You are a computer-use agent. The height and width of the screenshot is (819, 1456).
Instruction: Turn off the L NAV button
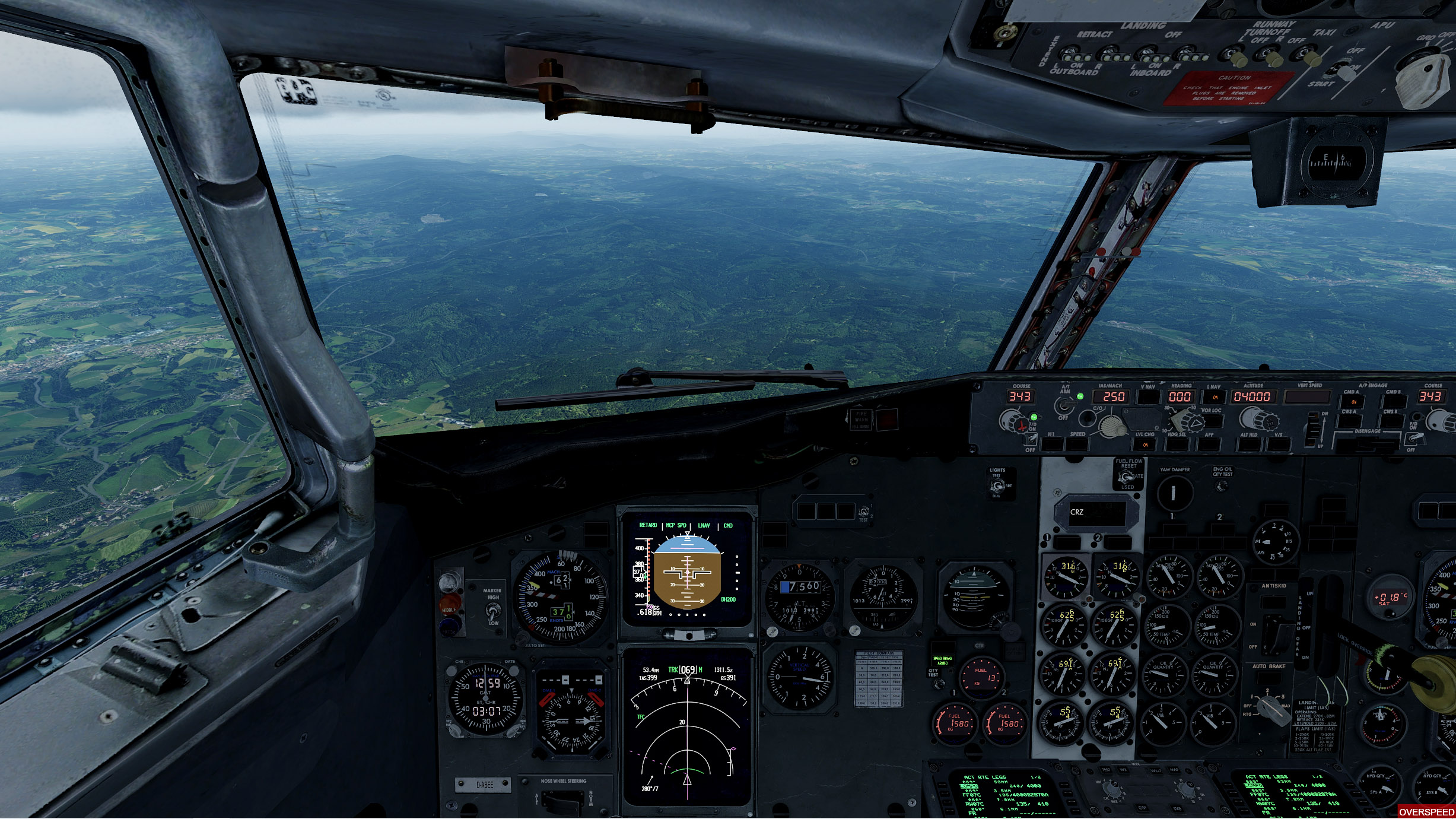1214,397
